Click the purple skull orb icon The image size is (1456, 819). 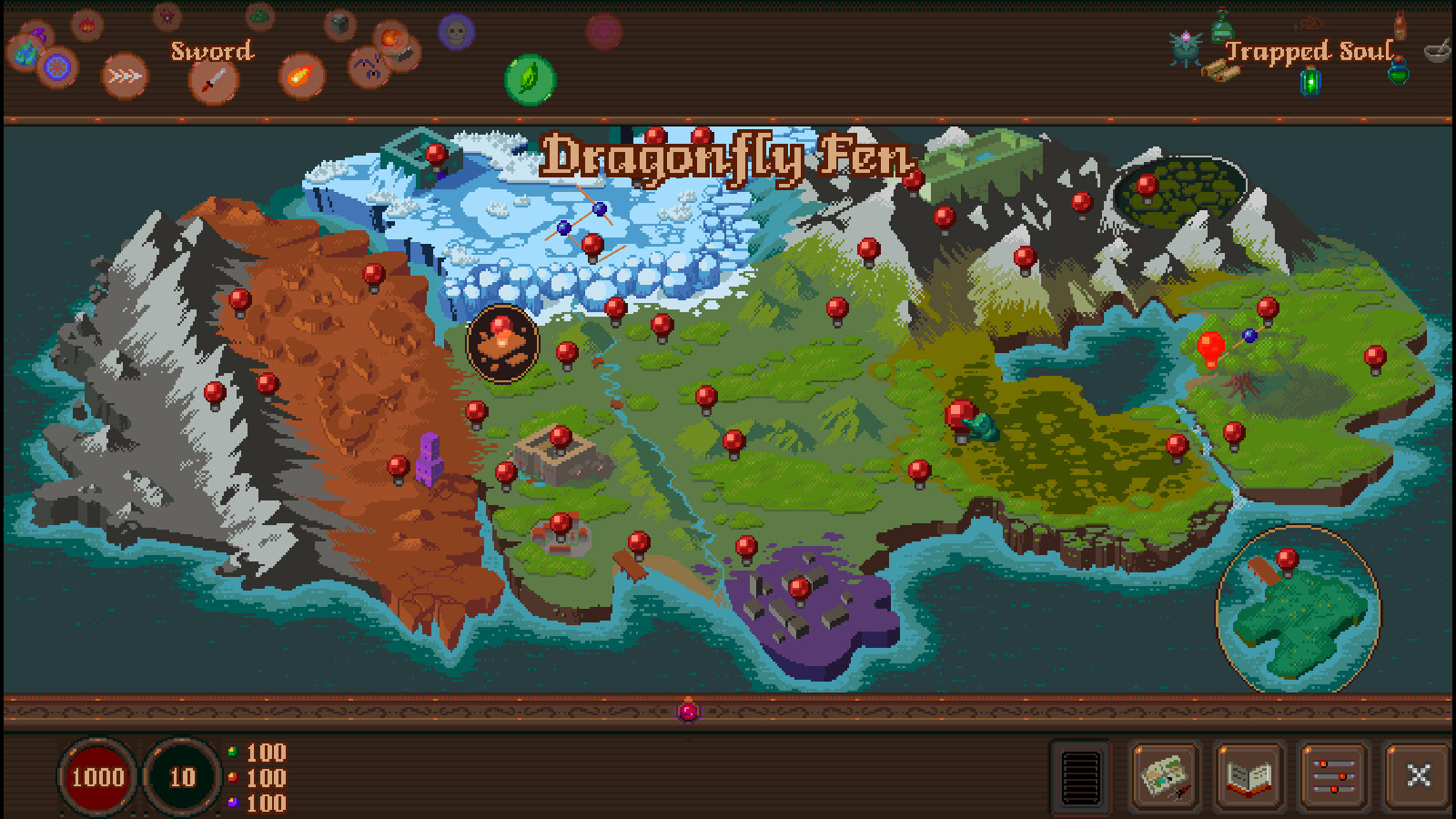453,34
